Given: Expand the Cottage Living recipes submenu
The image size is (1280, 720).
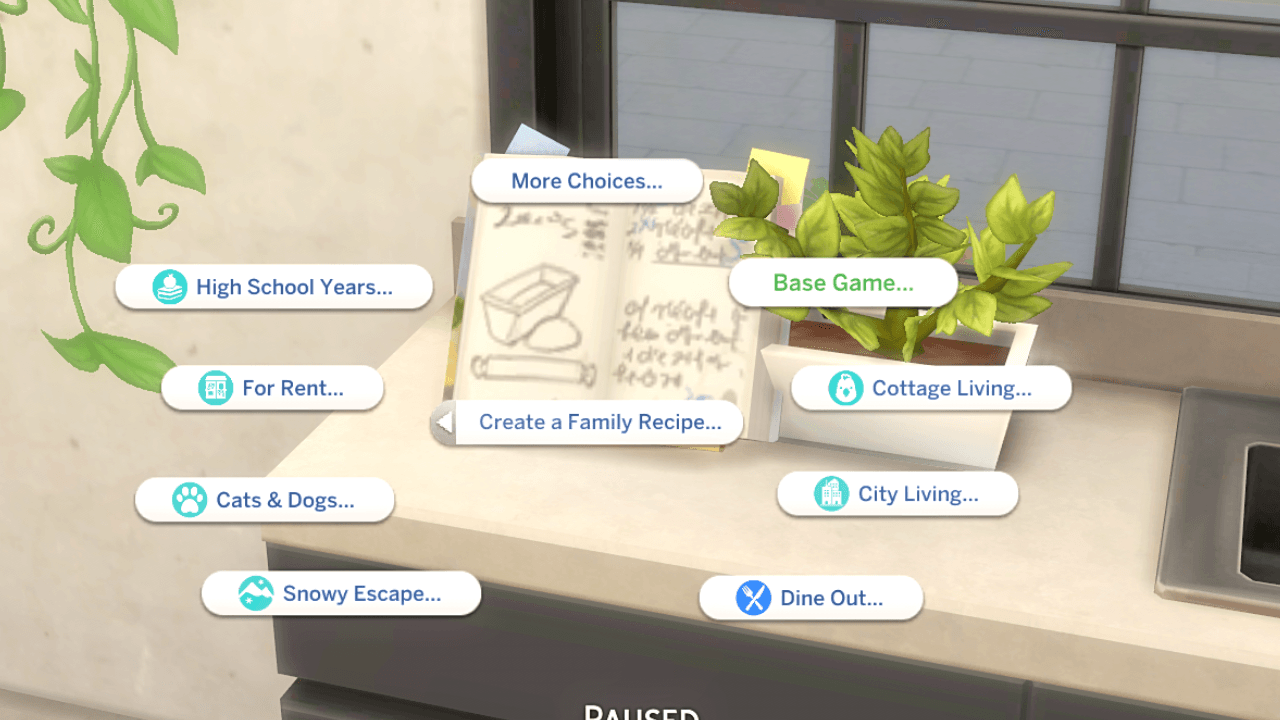Looking at the screenshot, I should point(930,388).
